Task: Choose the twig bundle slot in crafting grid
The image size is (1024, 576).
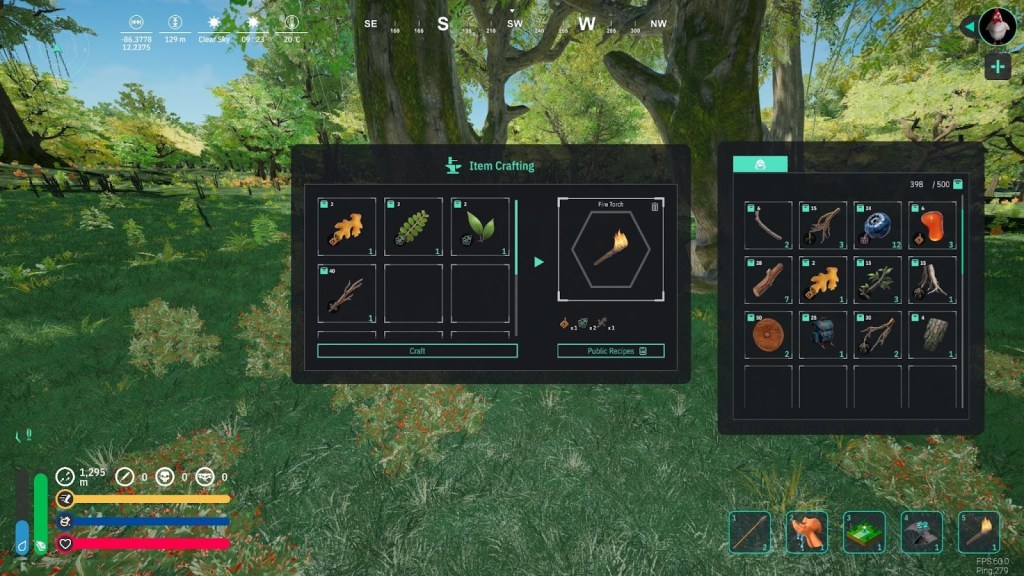Action: click(x=346, y=294)
